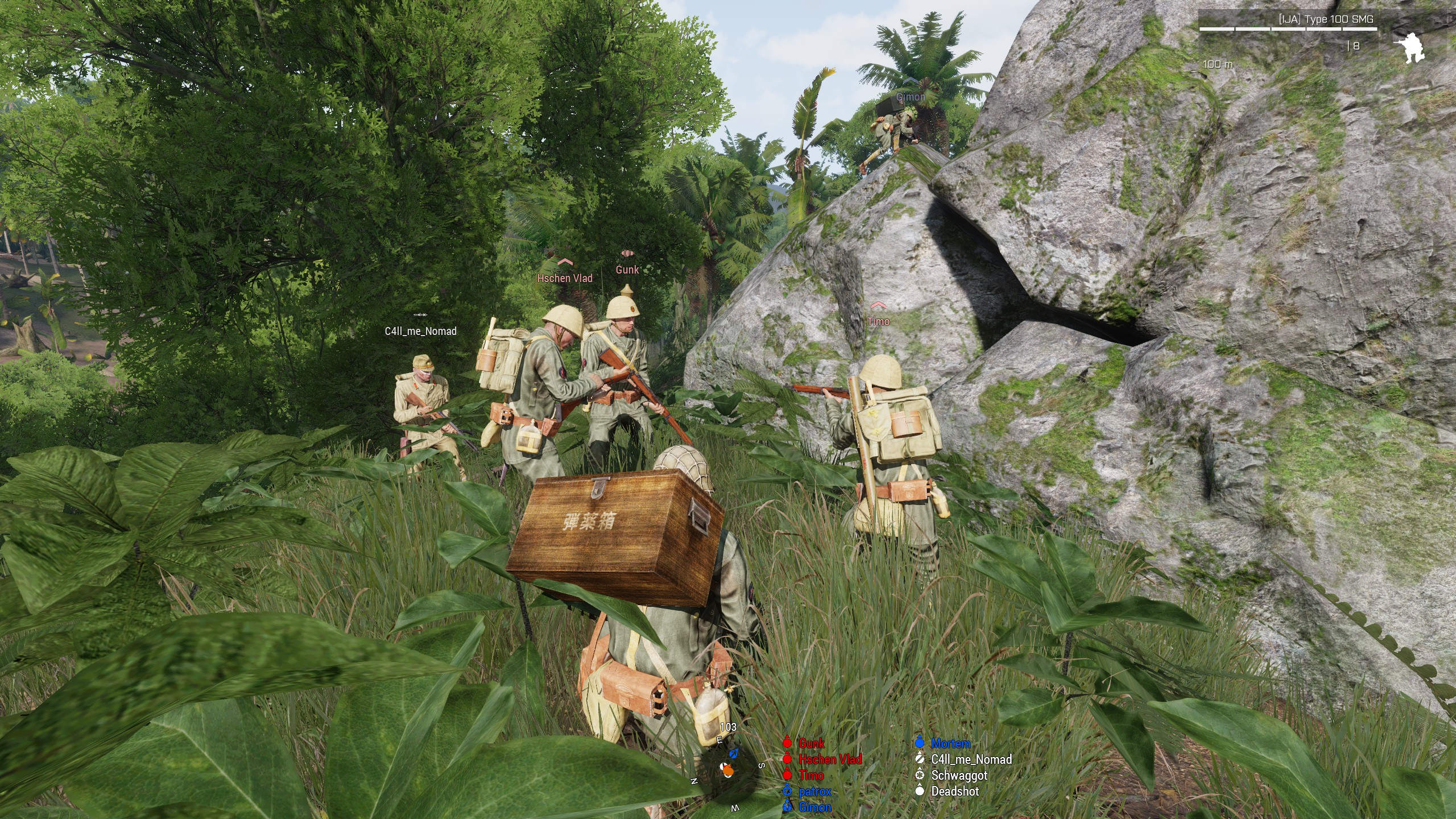The image size is (1456, 819).
Task: Click Timo's entry in the squad list
Action: (811, 775)
